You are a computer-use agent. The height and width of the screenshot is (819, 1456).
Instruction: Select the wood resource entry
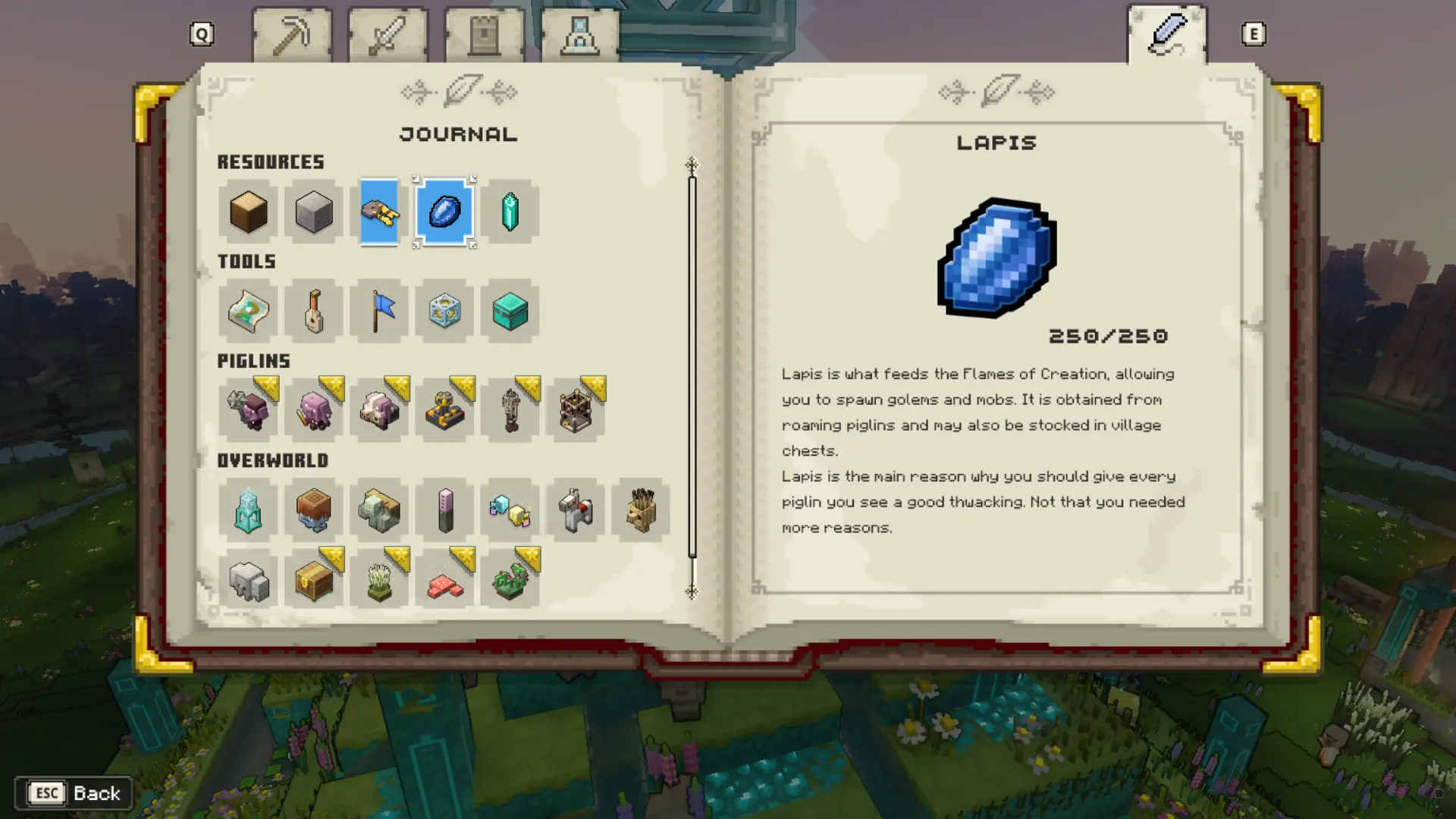248,213
